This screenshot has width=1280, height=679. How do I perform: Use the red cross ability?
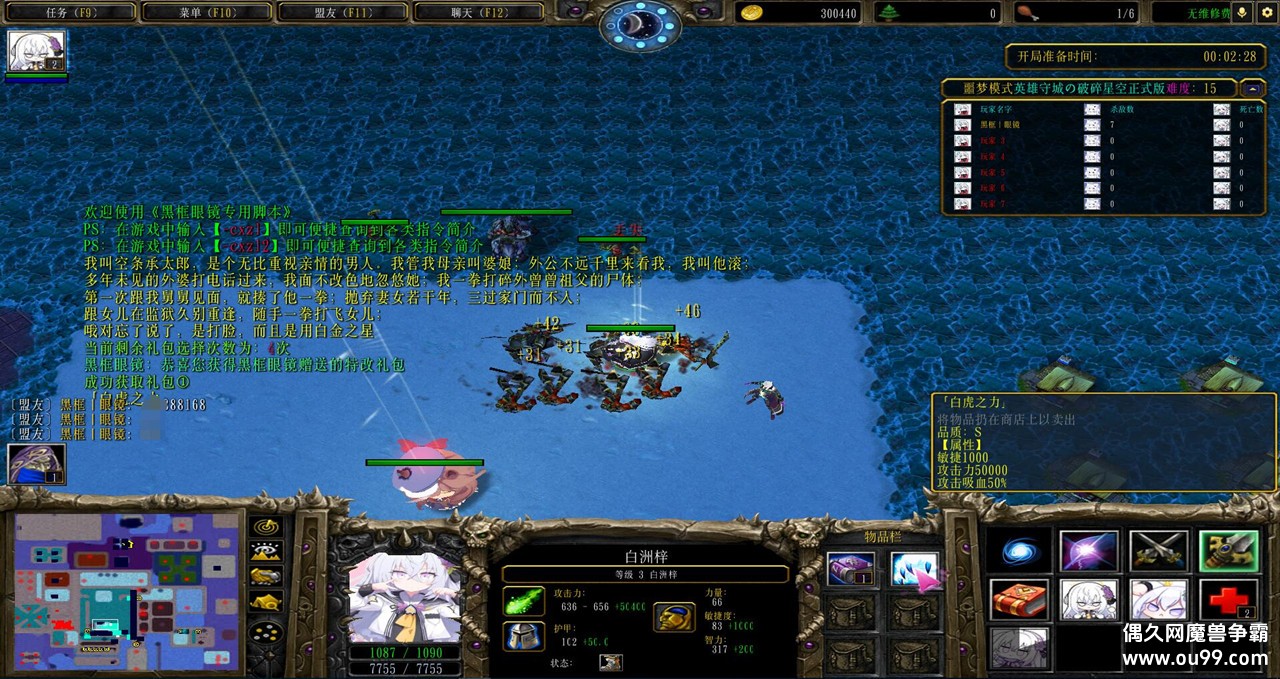(1228, 600)
